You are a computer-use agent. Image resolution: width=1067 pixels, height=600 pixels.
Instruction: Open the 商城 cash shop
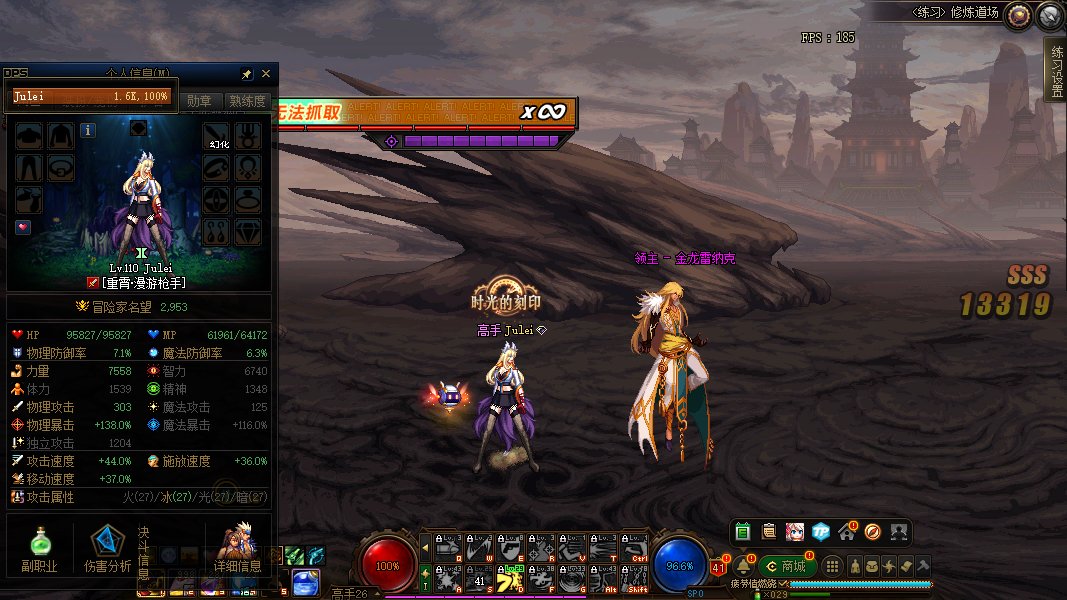click(x=787, y=566)
